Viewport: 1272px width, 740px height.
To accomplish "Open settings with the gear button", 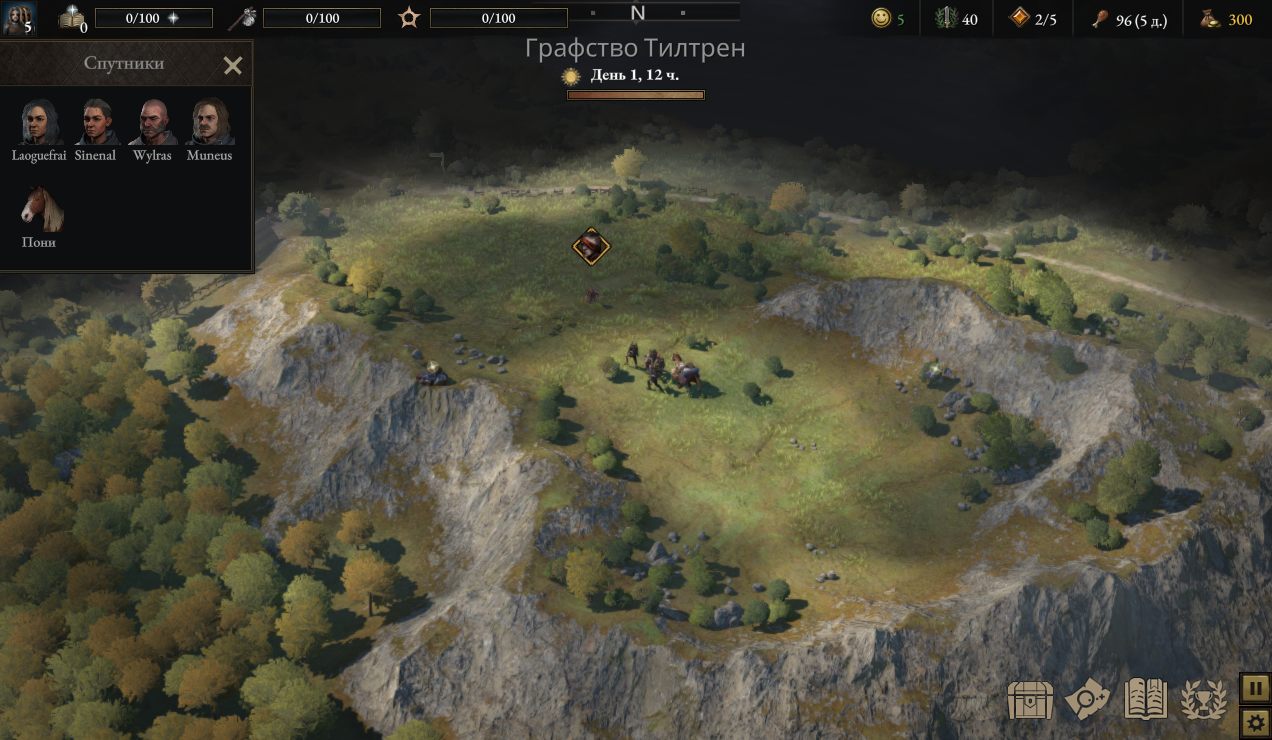I will [1255, 722].
